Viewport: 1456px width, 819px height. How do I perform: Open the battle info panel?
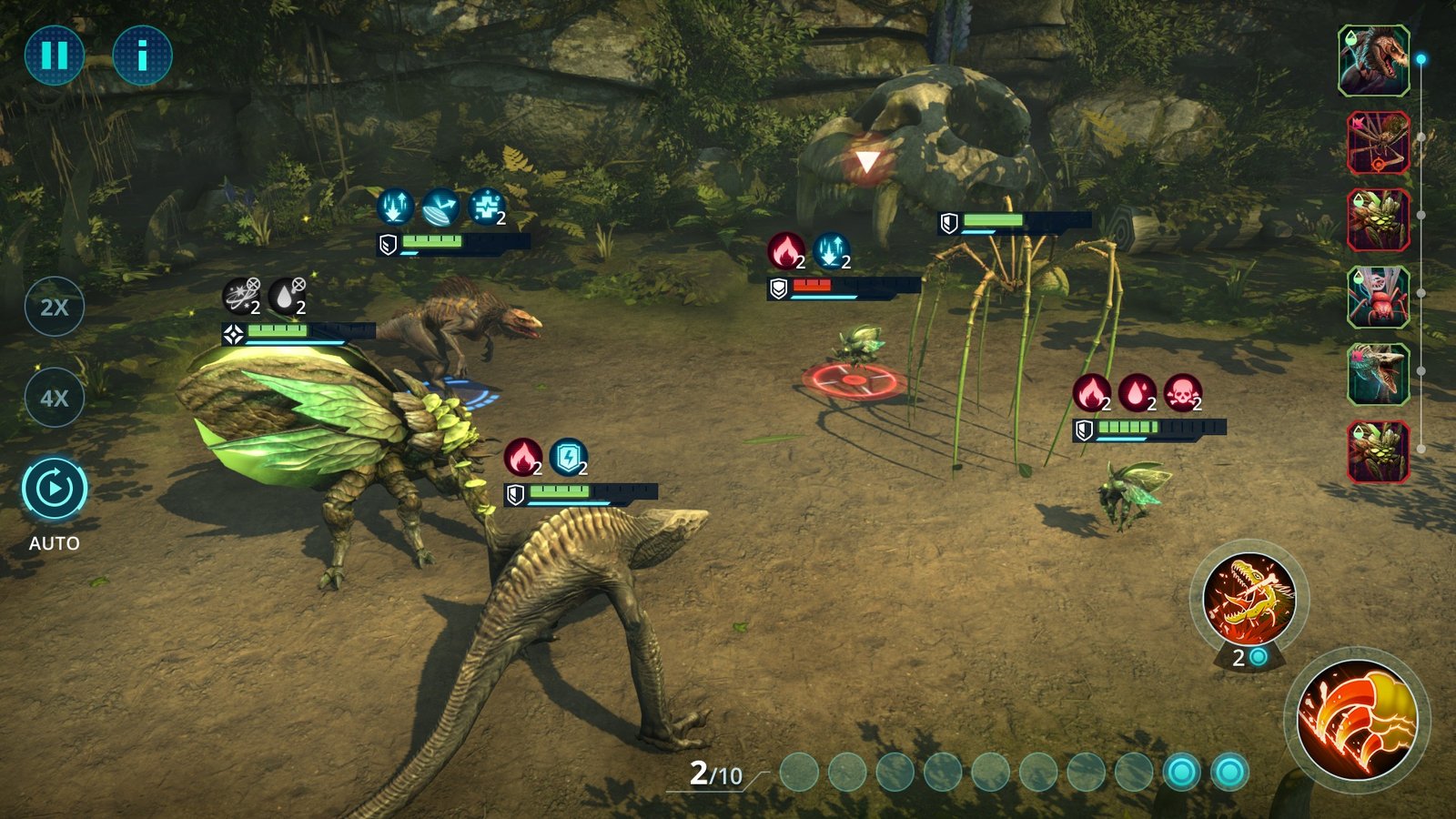(142, 56)
